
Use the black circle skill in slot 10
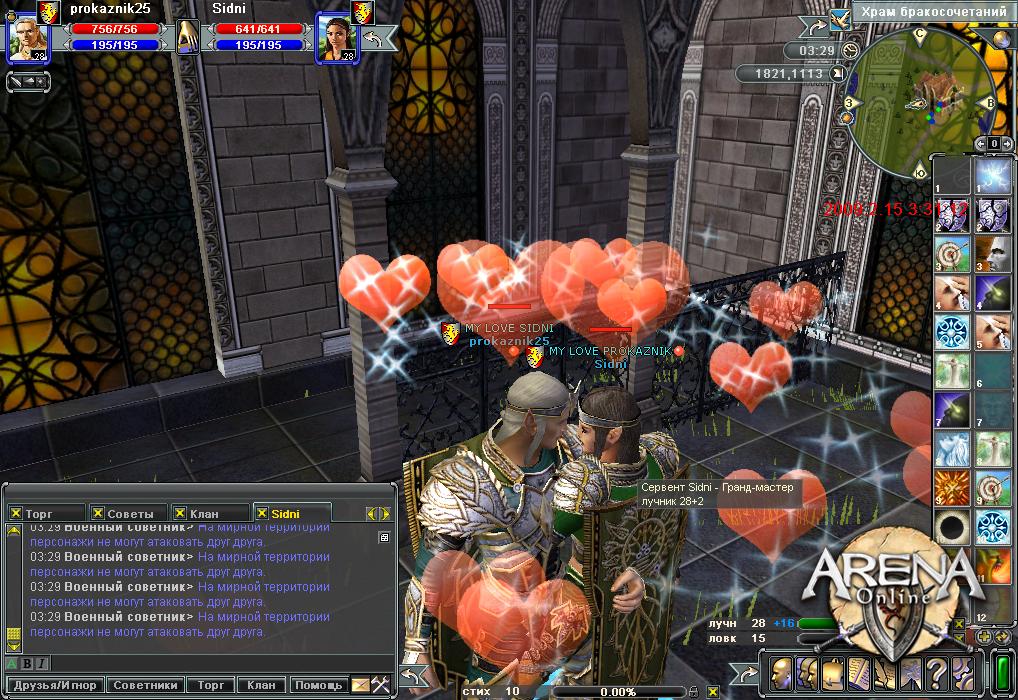point(952,526)
